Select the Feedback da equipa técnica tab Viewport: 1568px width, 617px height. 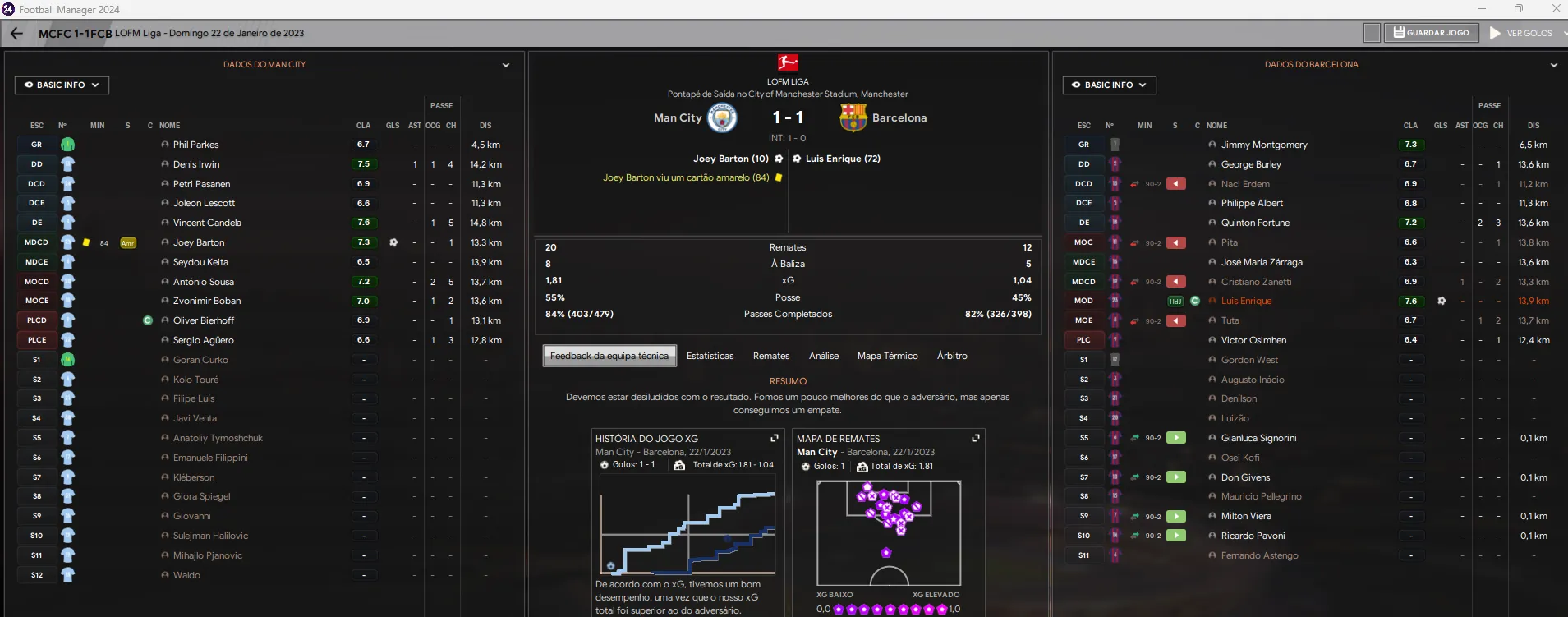coord(609,356)
